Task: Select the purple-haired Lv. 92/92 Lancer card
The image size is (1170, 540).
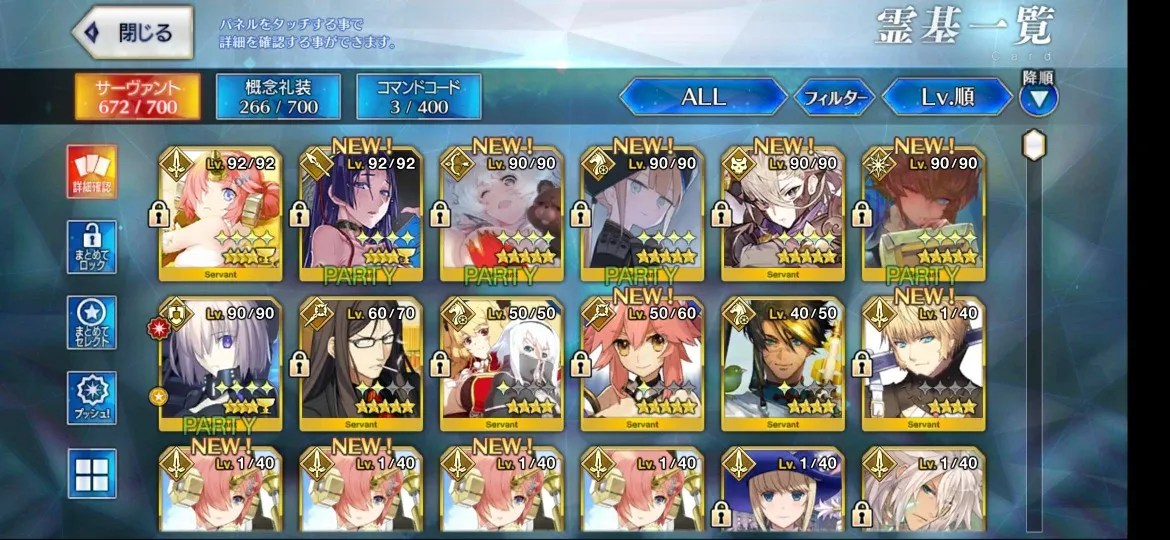Action: [x=361, y=213]
